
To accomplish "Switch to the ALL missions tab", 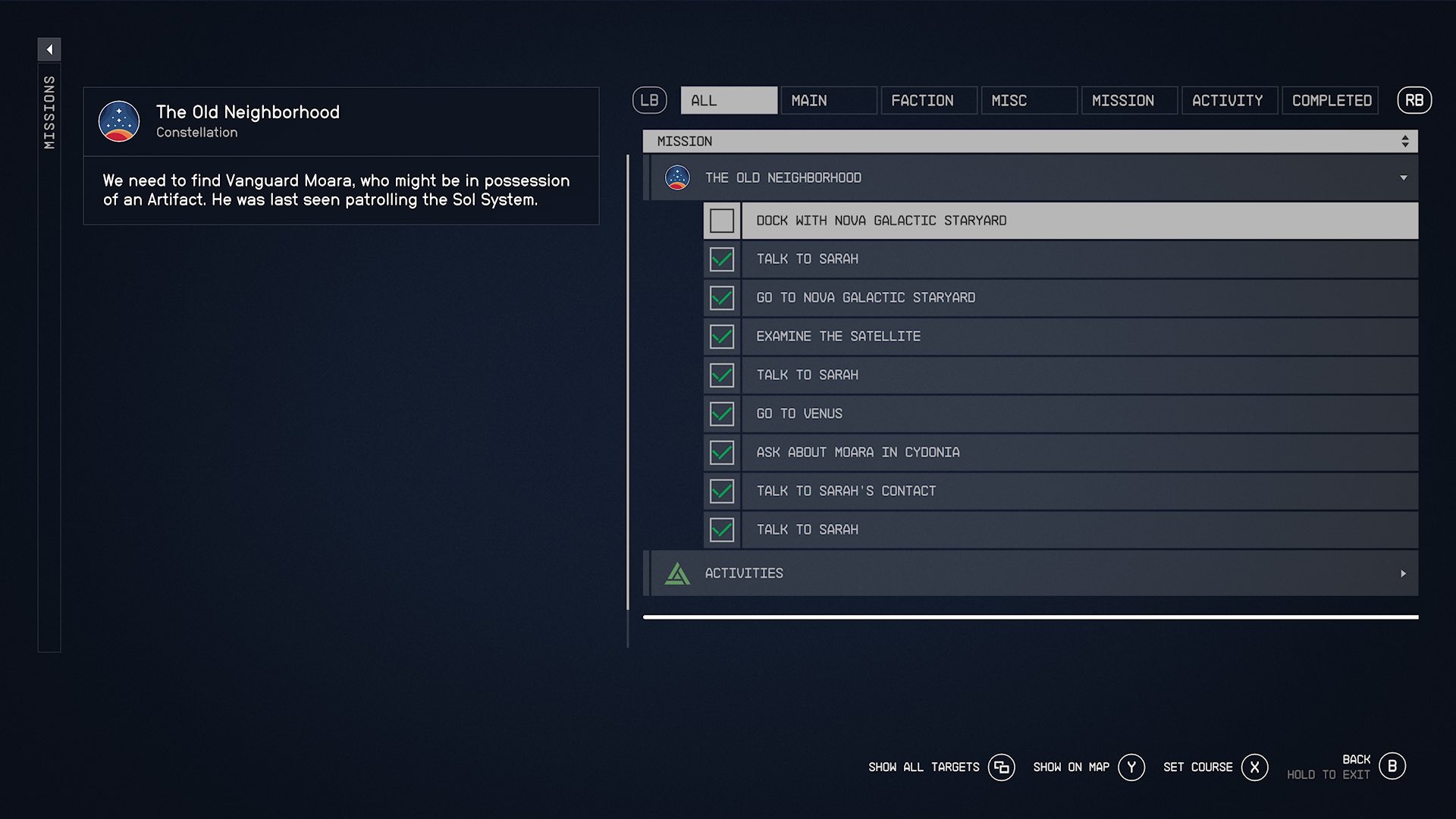I will coord(728,100).
